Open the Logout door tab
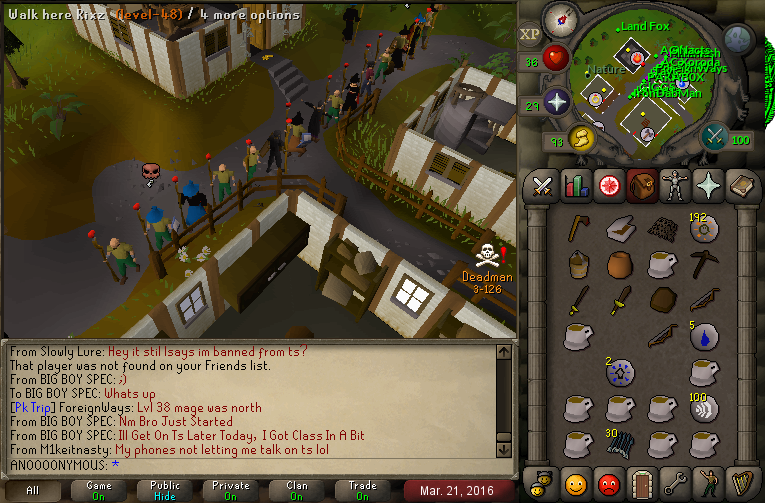Image resolution: width=775 pixels, height=504 pixels. (x=641, y=485)
